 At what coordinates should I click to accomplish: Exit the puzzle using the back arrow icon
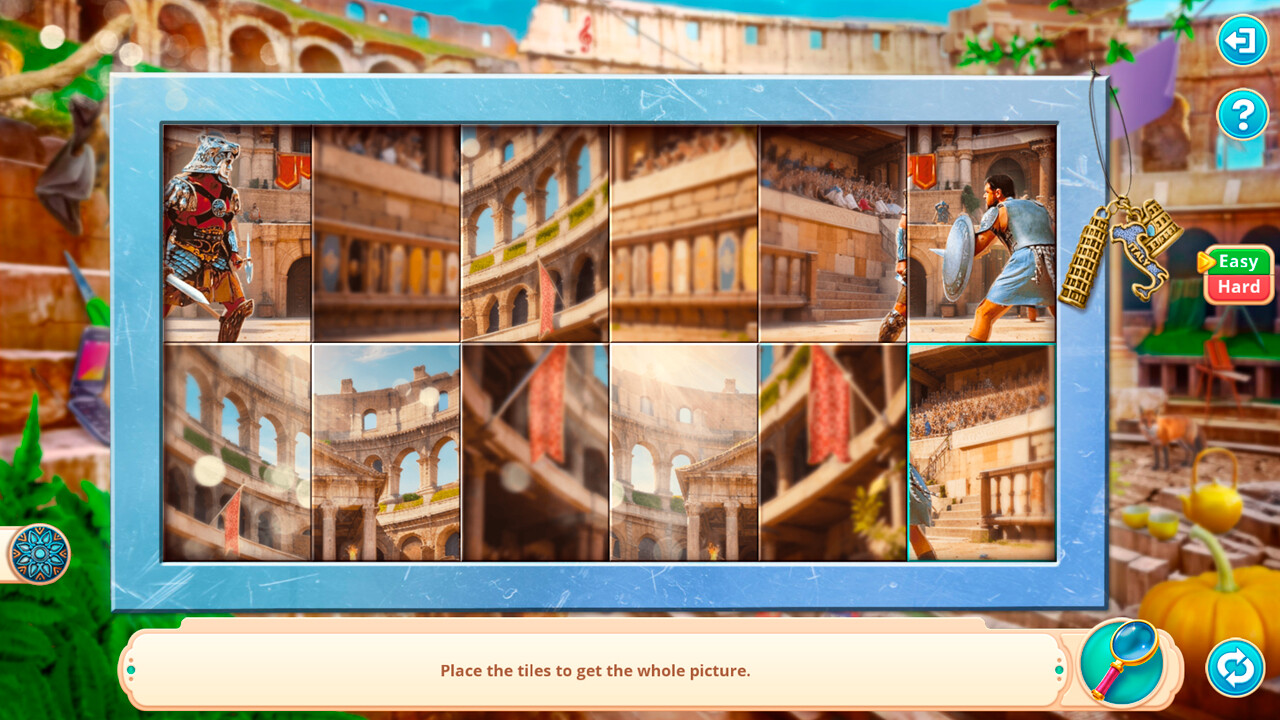click(1243, 41)
